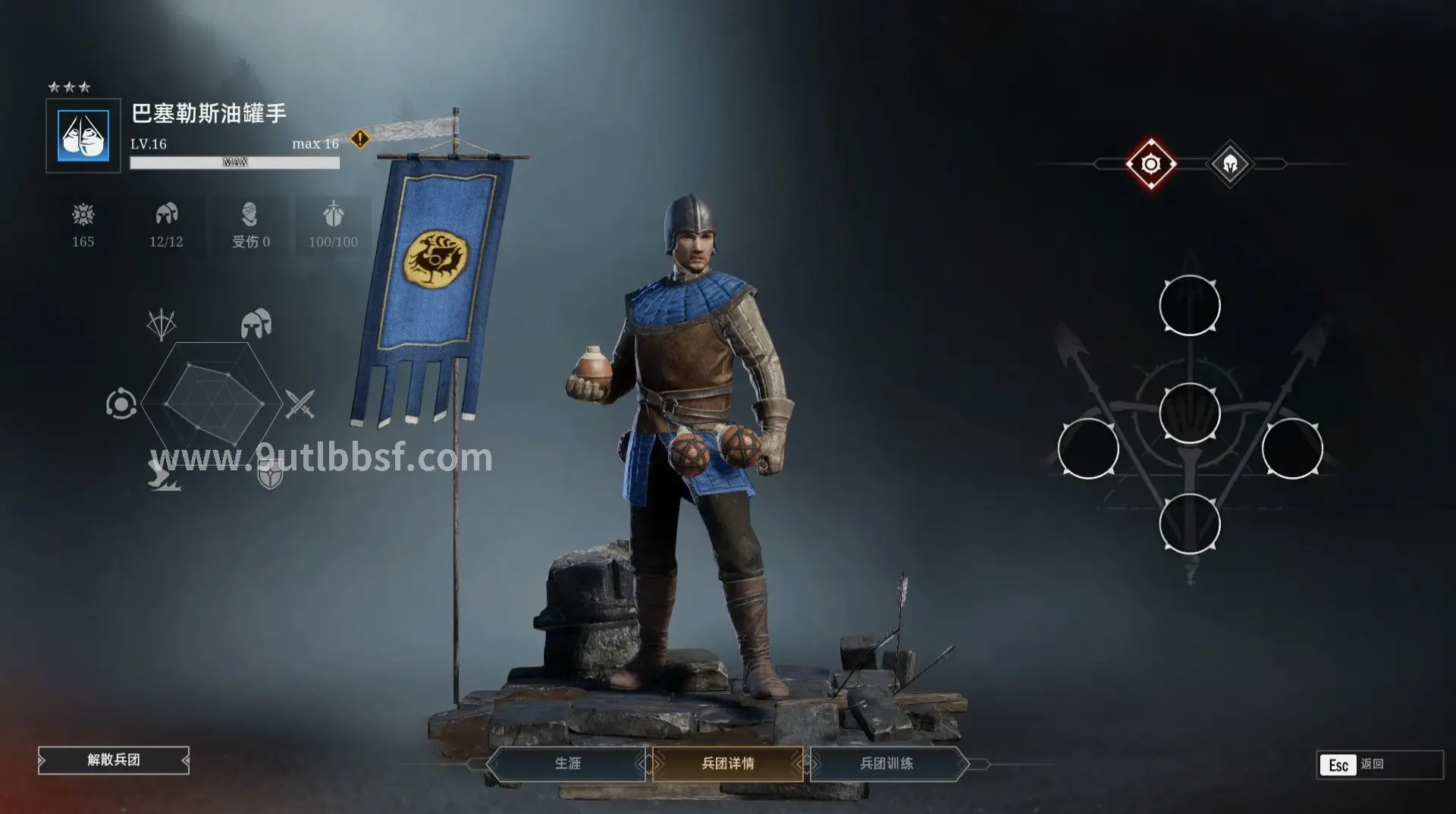Click the 解散兵团 disband button
This screenshot has width=1456, height=814.
tap(114, 760)
